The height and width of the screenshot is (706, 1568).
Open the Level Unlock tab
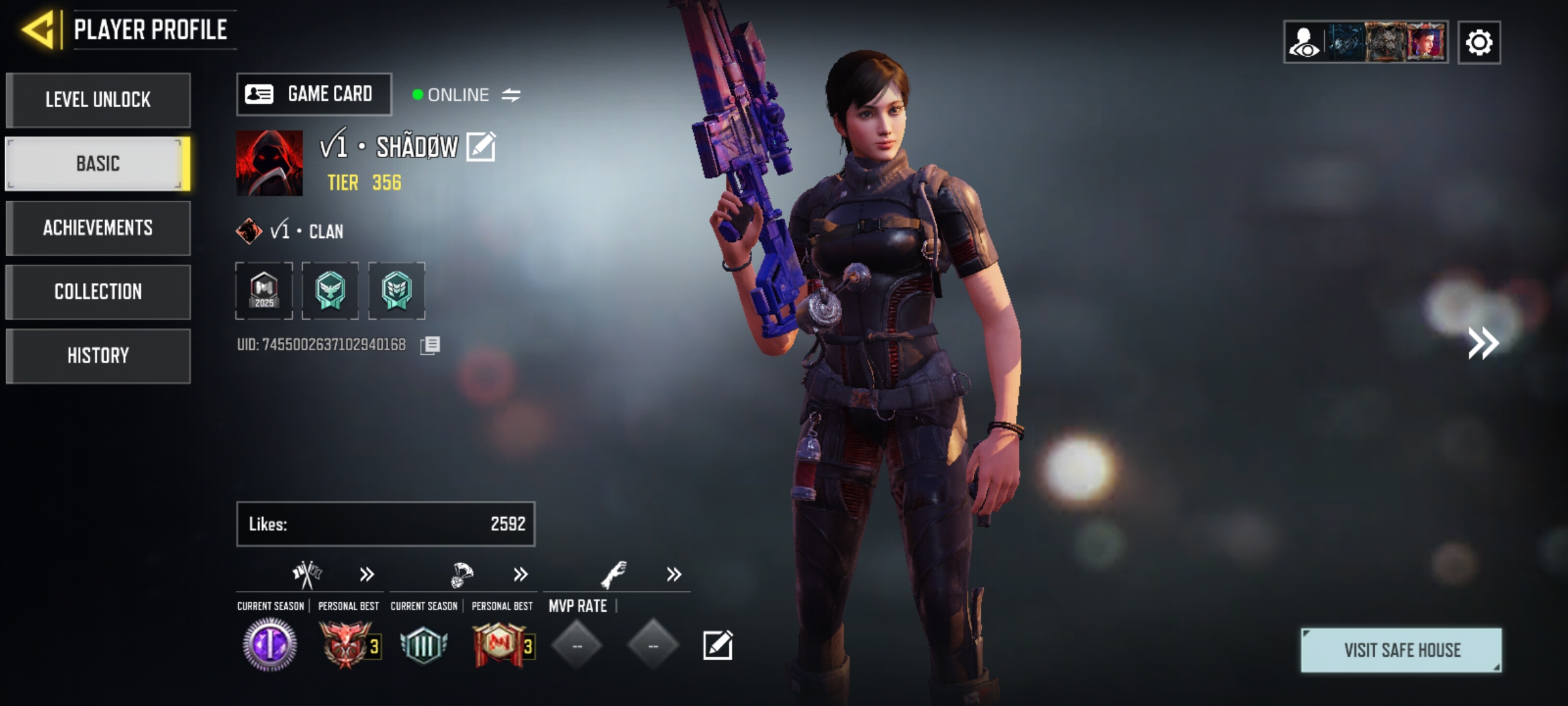point(98,100)
